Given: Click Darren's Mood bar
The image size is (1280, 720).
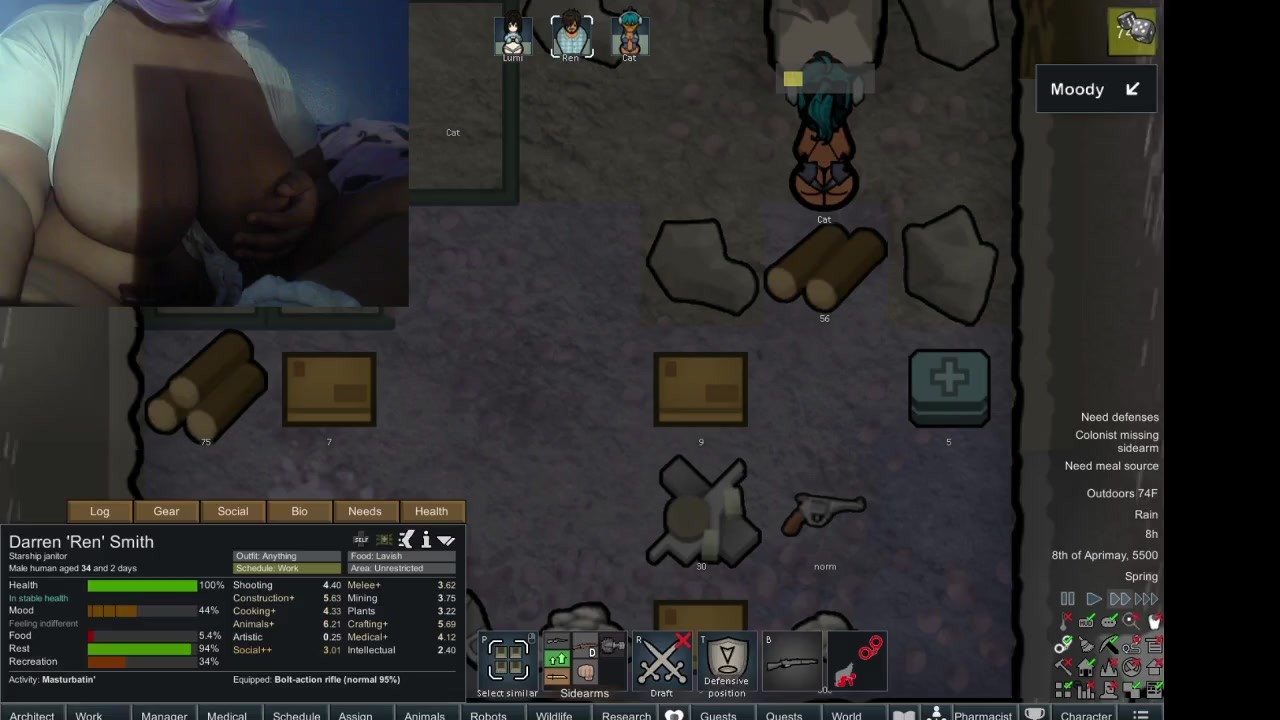Looking at the screenshot, I should (x=140, y=610).
